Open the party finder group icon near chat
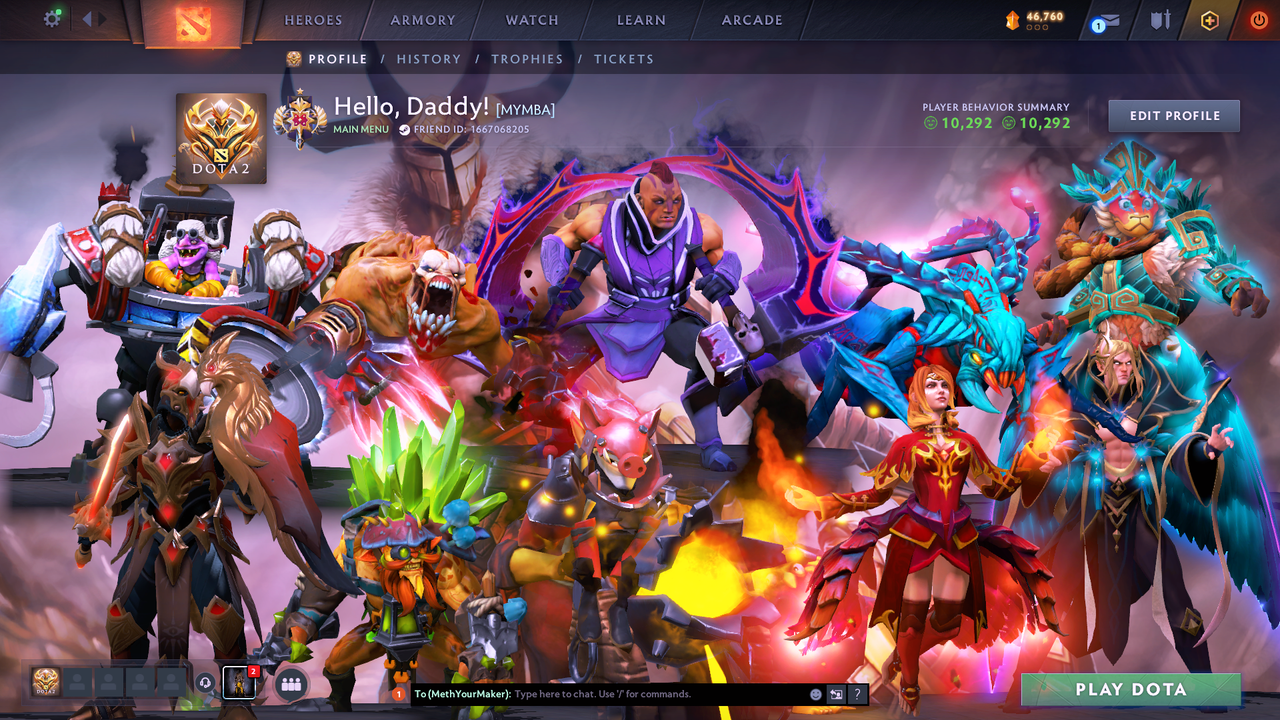This screenshot has height=720, width=1280. pyautogui.click(x=291, y=683)
